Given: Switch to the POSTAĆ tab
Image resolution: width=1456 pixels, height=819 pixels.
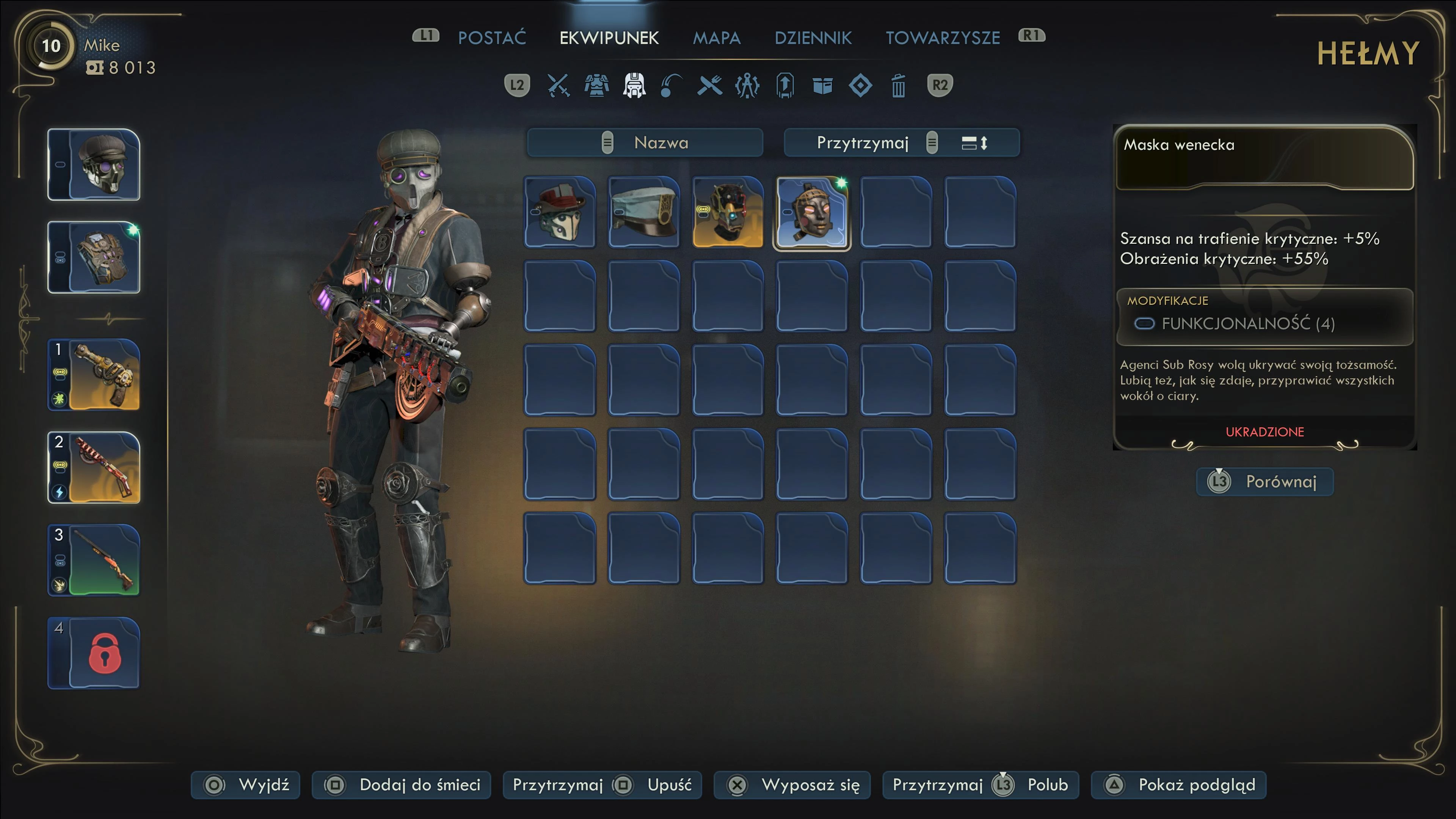Looking at the screenshot, I should coord(491,38).
